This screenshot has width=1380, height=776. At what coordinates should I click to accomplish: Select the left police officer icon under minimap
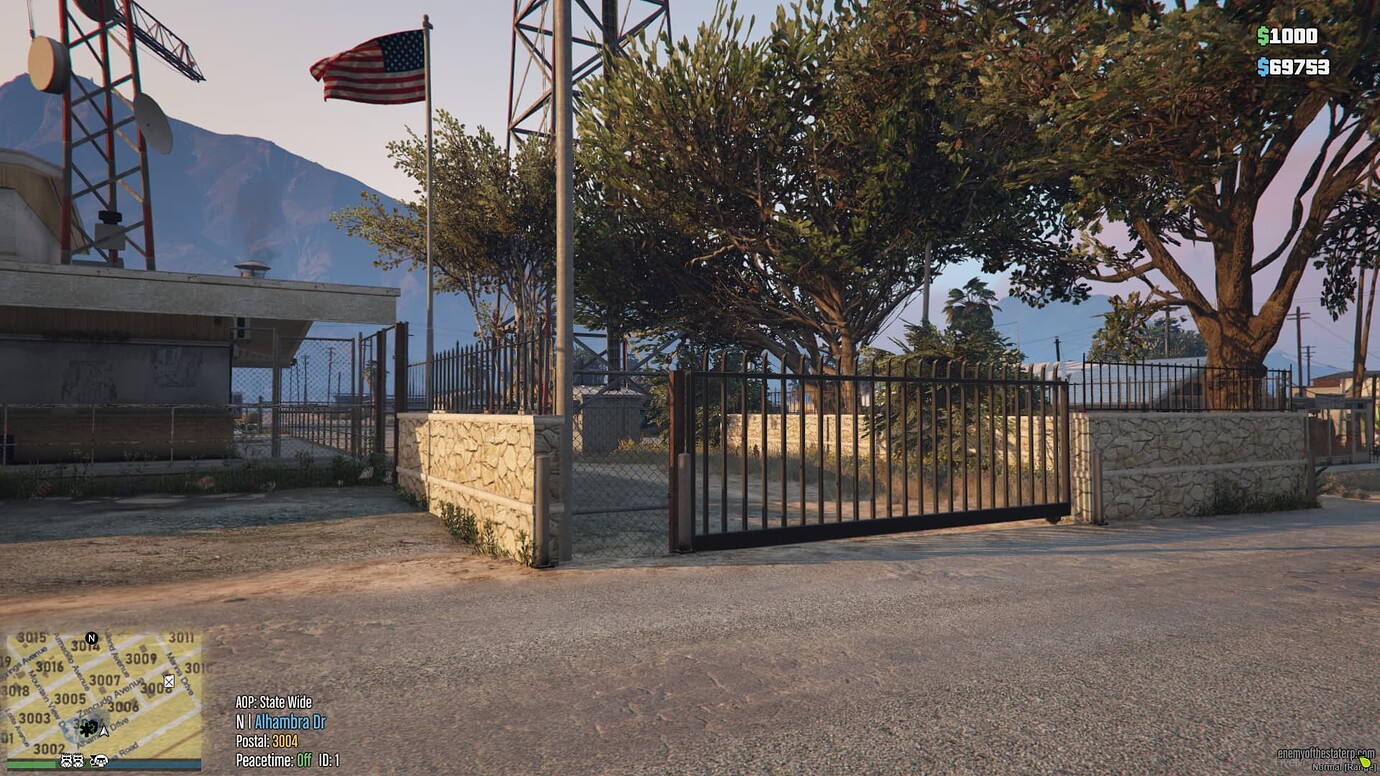[65, 761]
